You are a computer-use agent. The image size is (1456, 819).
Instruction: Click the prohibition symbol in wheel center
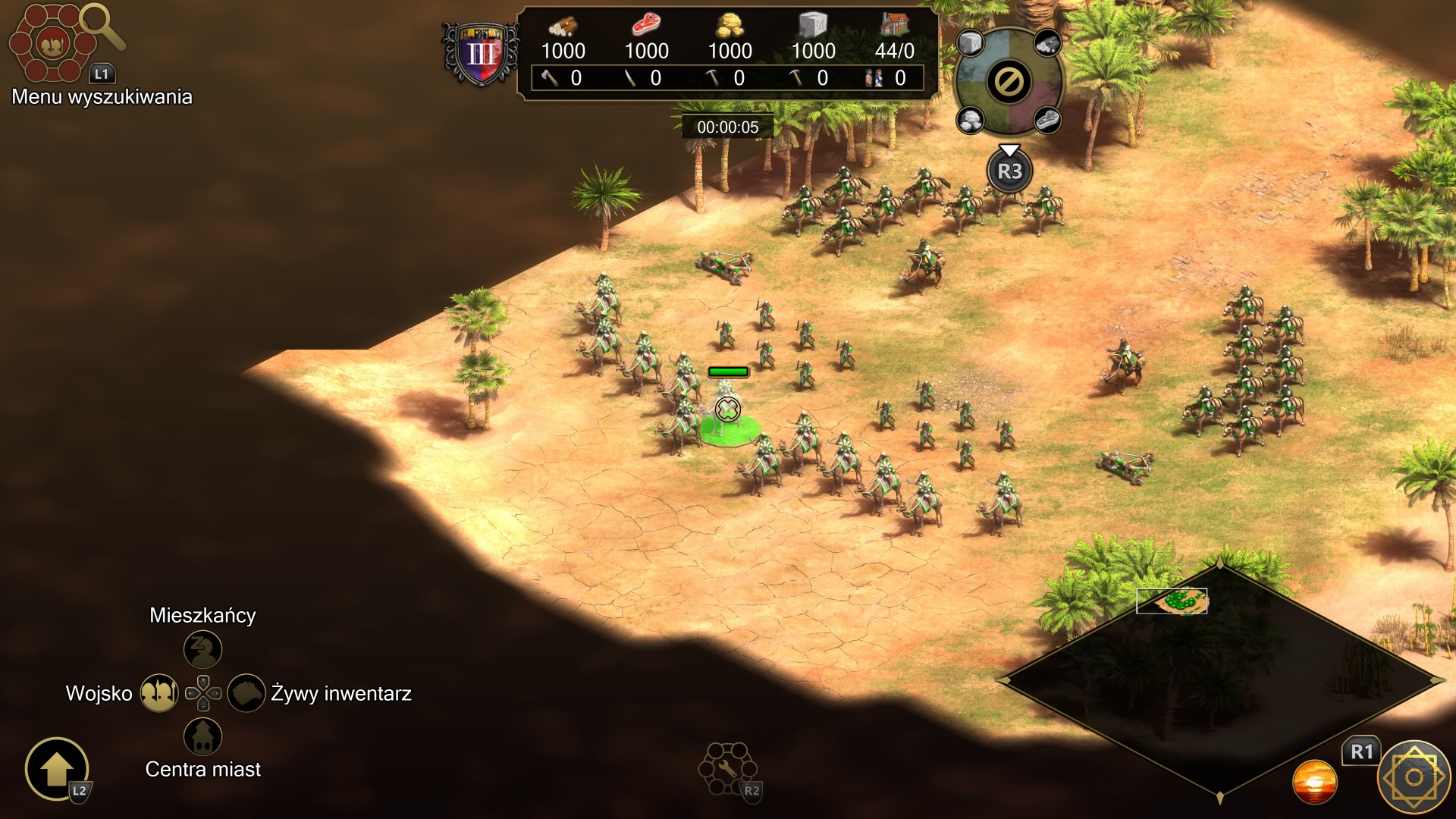click(x=1009, y=82)
